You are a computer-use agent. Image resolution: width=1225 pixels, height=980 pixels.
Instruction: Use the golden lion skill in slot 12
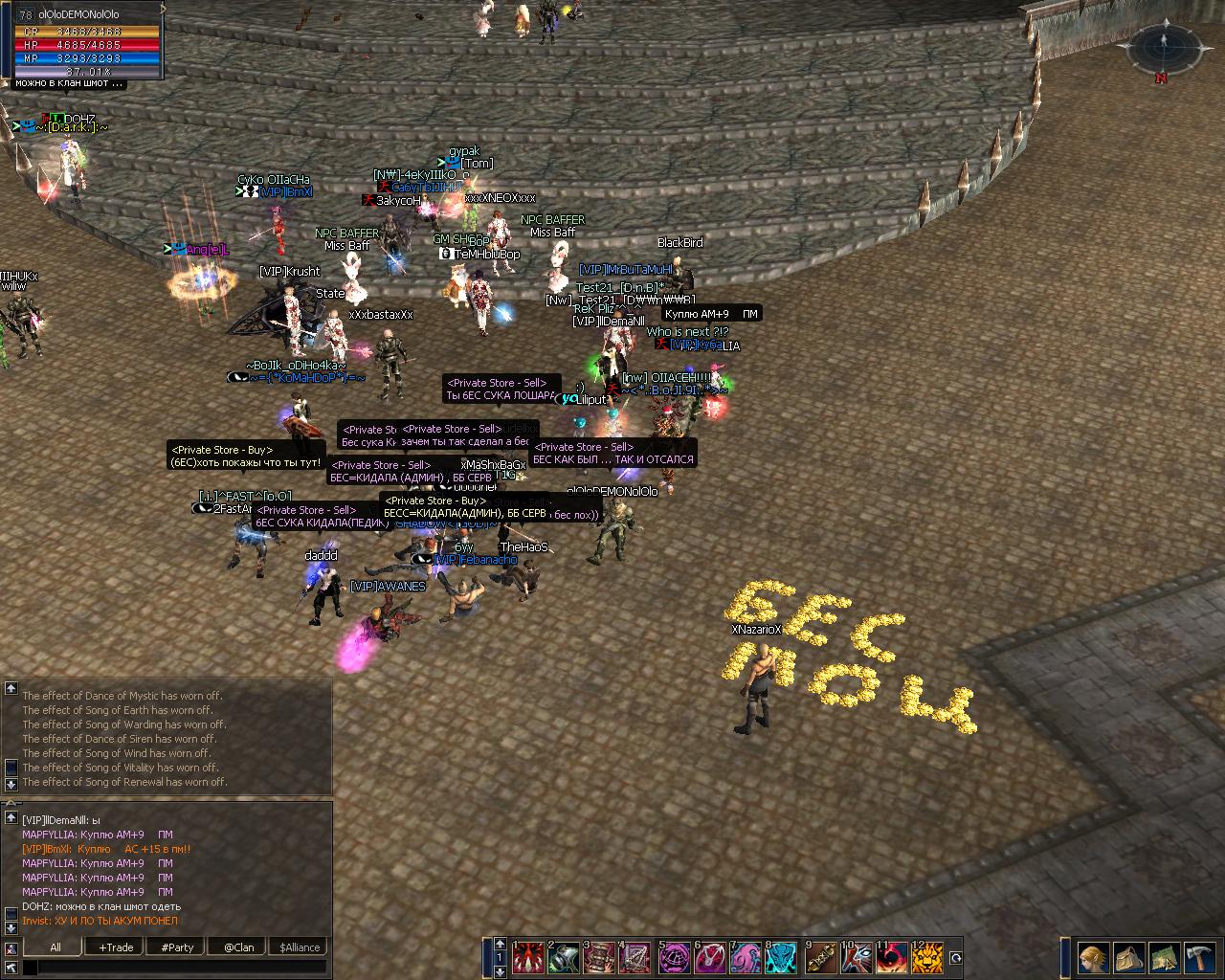tap(926, 958)
